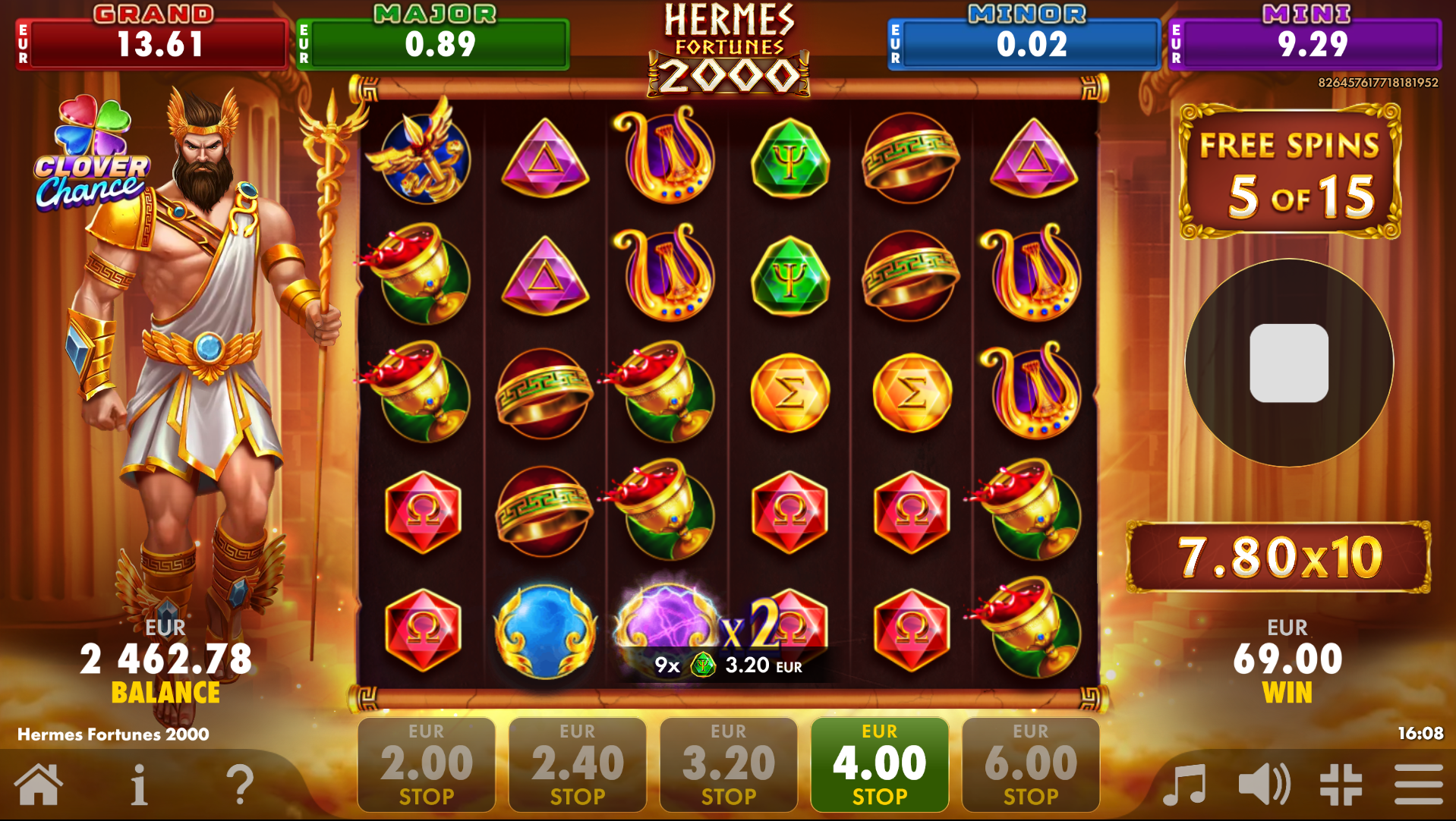The image size is (1456, 821).
Task: Select the EUR 2.00 bet button
Action: [426, 764]
